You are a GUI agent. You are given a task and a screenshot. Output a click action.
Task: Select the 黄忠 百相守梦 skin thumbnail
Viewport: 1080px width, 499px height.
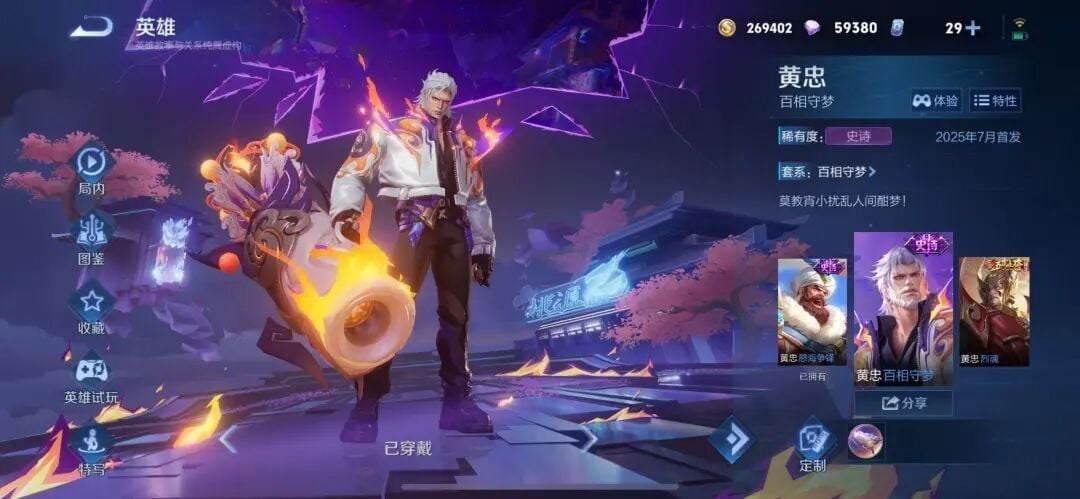point(903,311)
